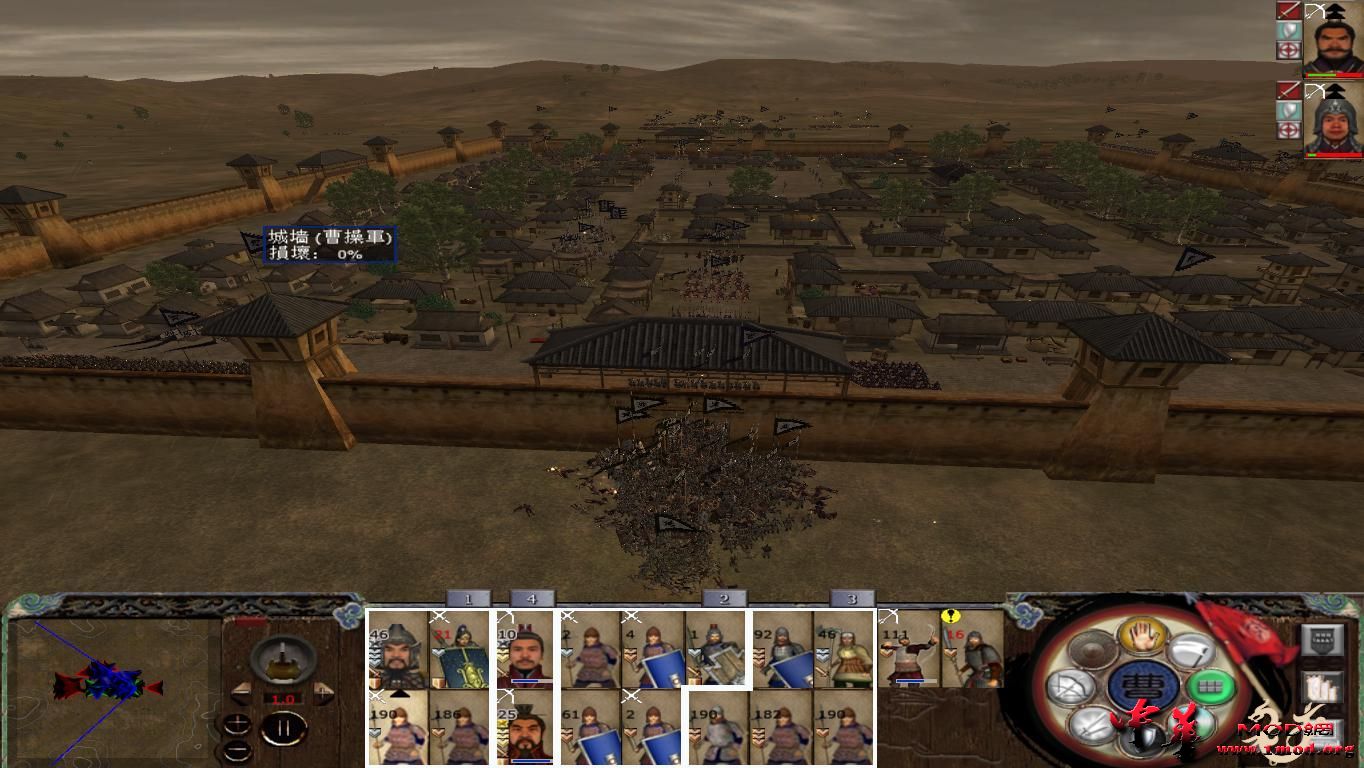Open the battle scrolls icon on the right sidebar

tap(1320, 687)
